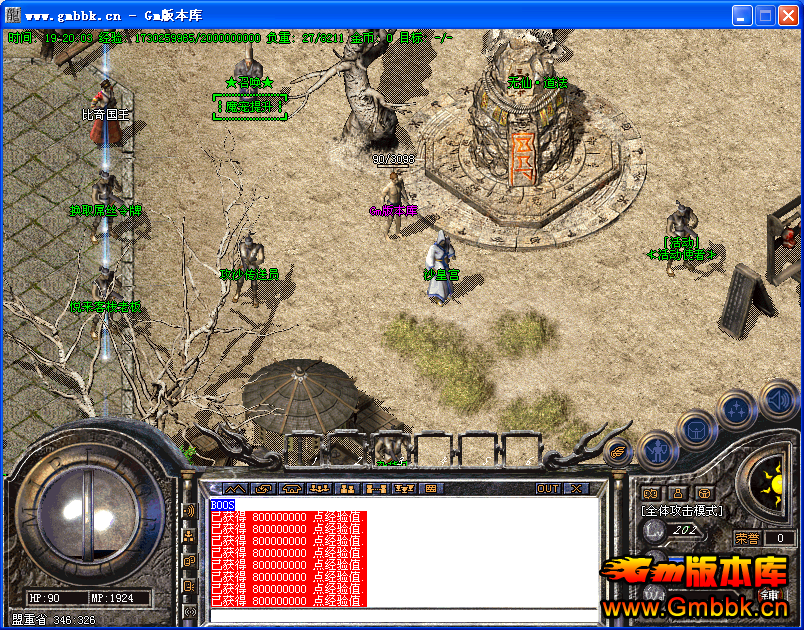Open the character equipment panel
The height and width of the screenshot is (630, 804).
[x=657, y=450]
